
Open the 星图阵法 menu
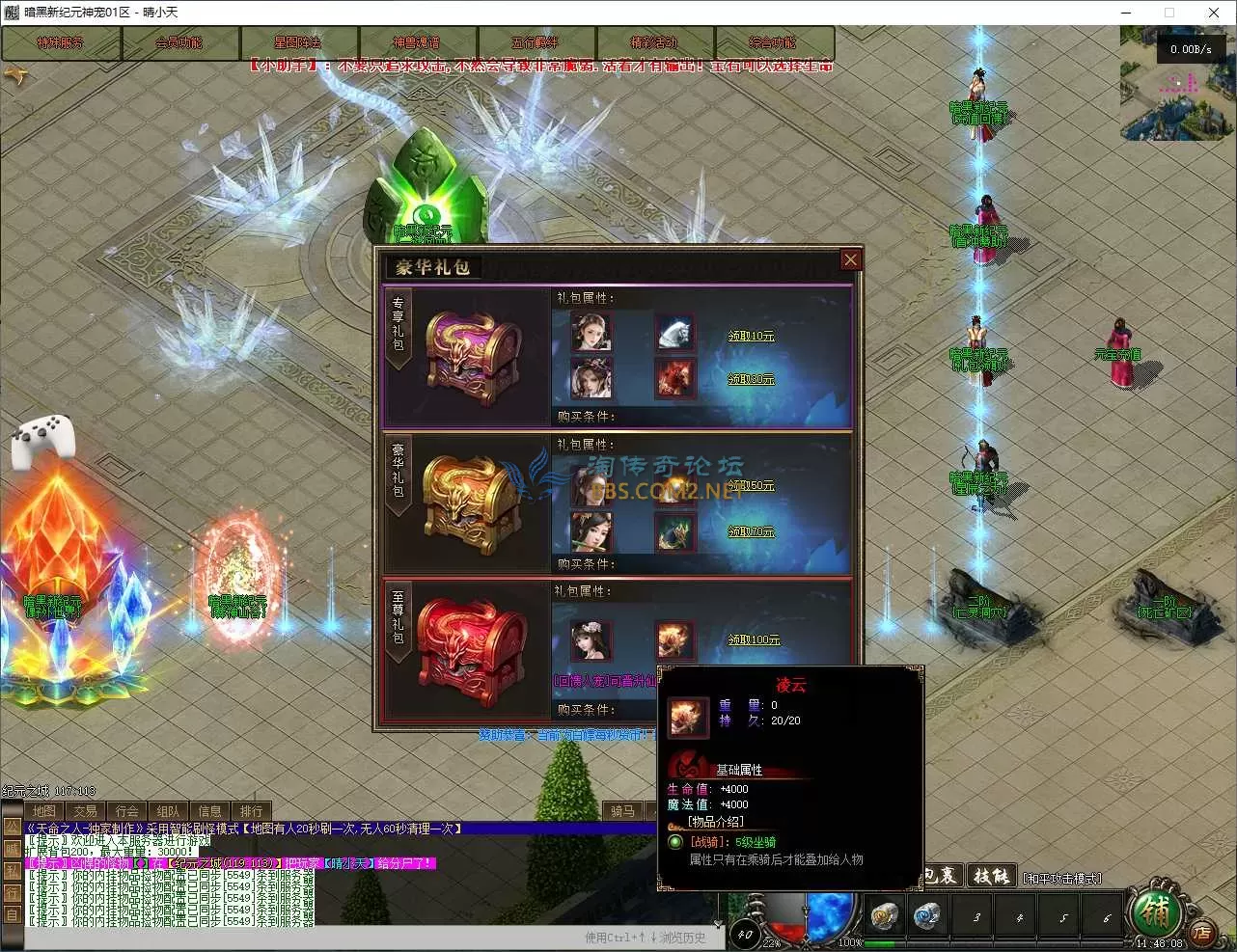click(298, 43)
